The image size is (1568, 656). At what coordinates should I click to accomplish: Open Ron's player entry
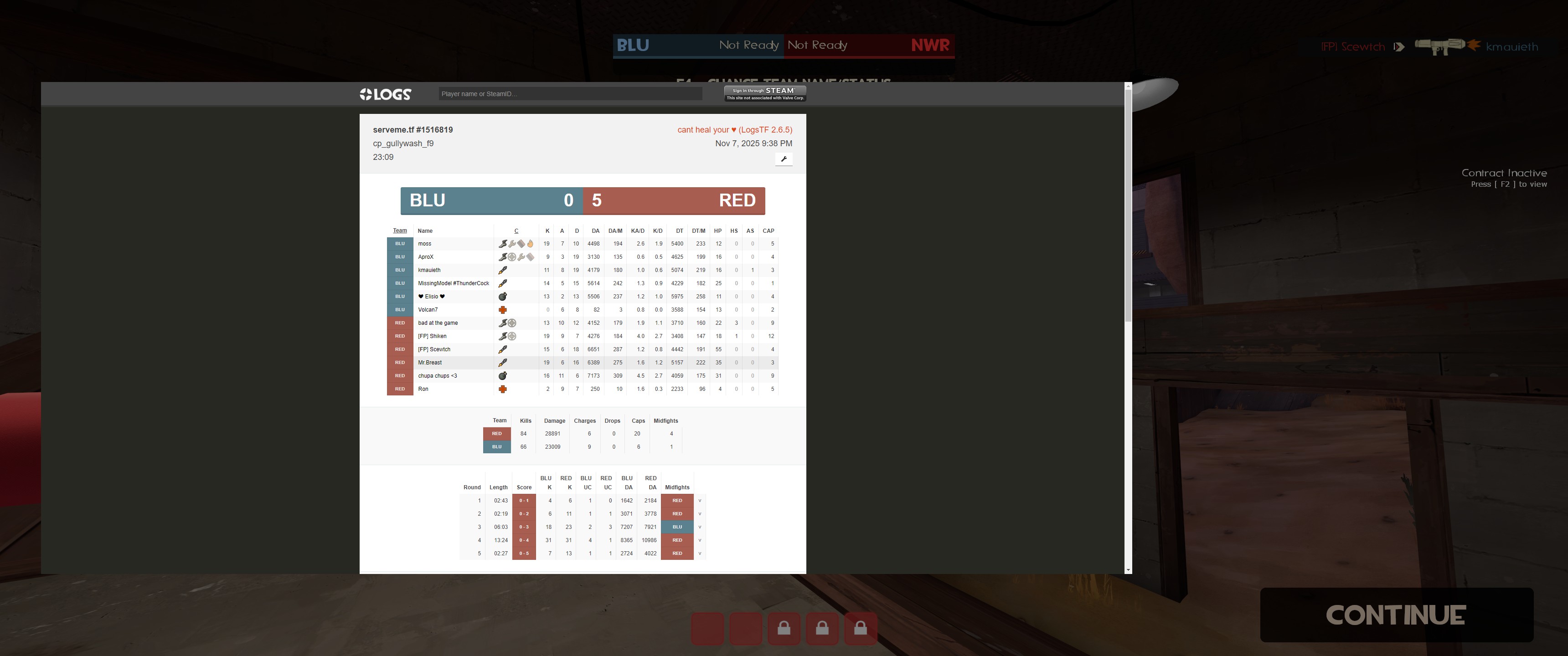(x=423, y=389)
